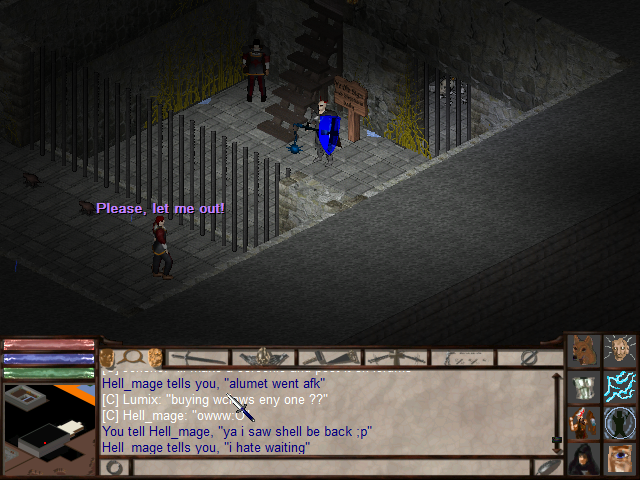This screenshot has width=640, height=480.
Task: Select the wolf head icon
Action: (x=583, y=350)
